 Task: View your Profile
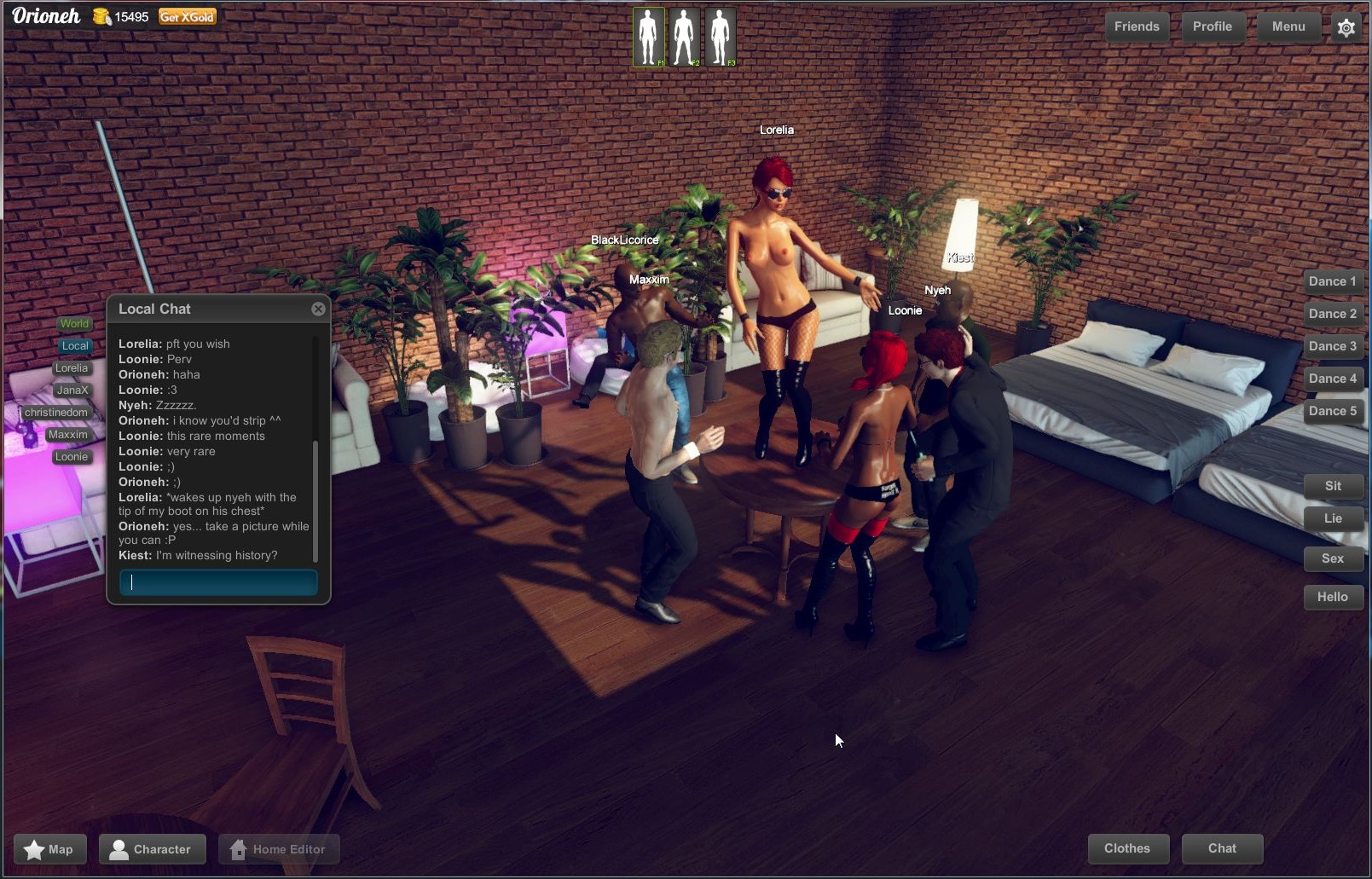[1213, 26]
